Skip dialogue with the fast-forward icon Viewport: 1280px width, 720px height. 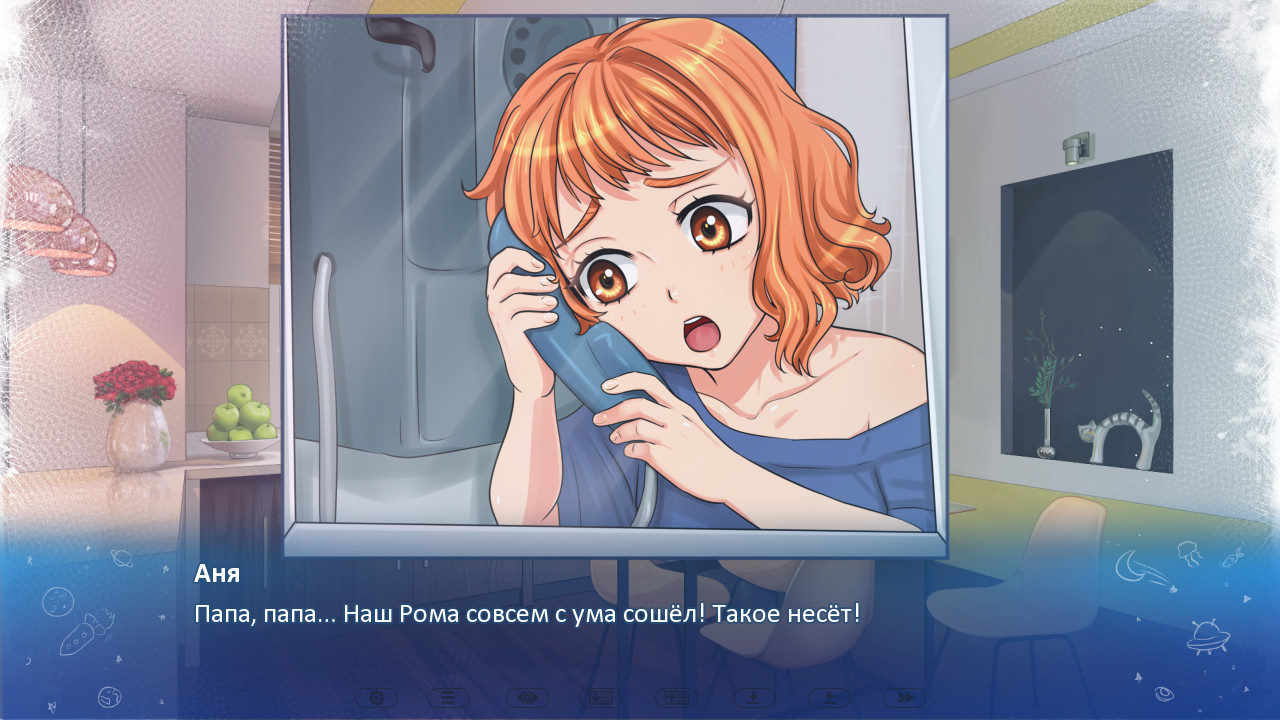(x=904, y=698)
